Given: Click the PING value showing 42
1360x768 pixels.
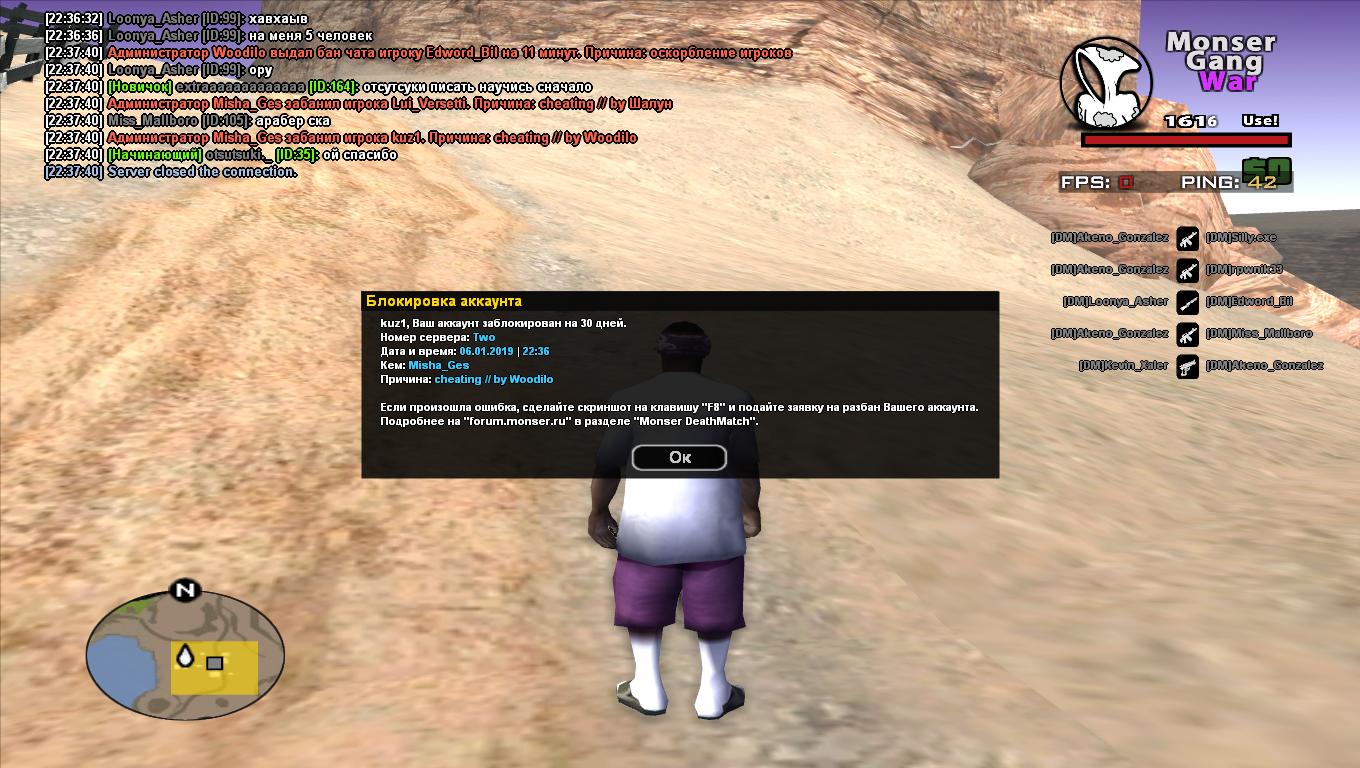Looking at the screenshot, I should click(1262, 183).
